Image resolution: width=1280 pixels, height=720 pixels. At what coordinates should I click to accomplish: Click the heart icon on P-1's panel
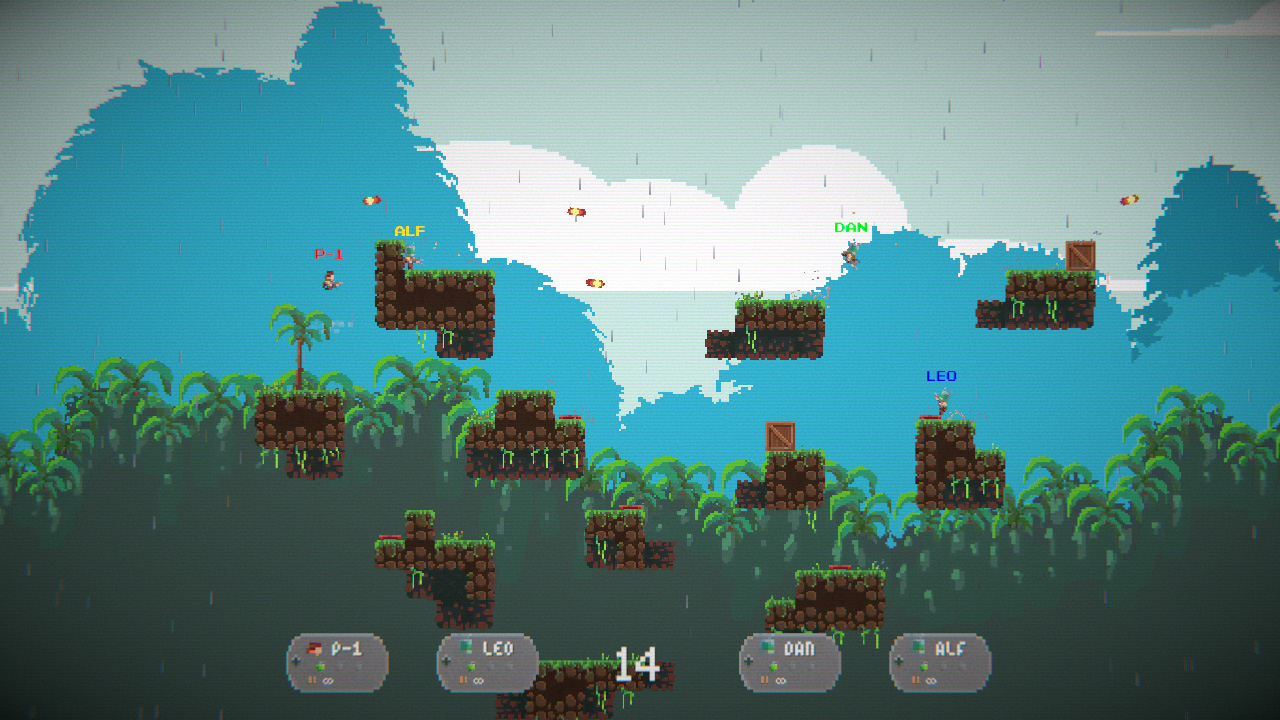coord(320,666)
